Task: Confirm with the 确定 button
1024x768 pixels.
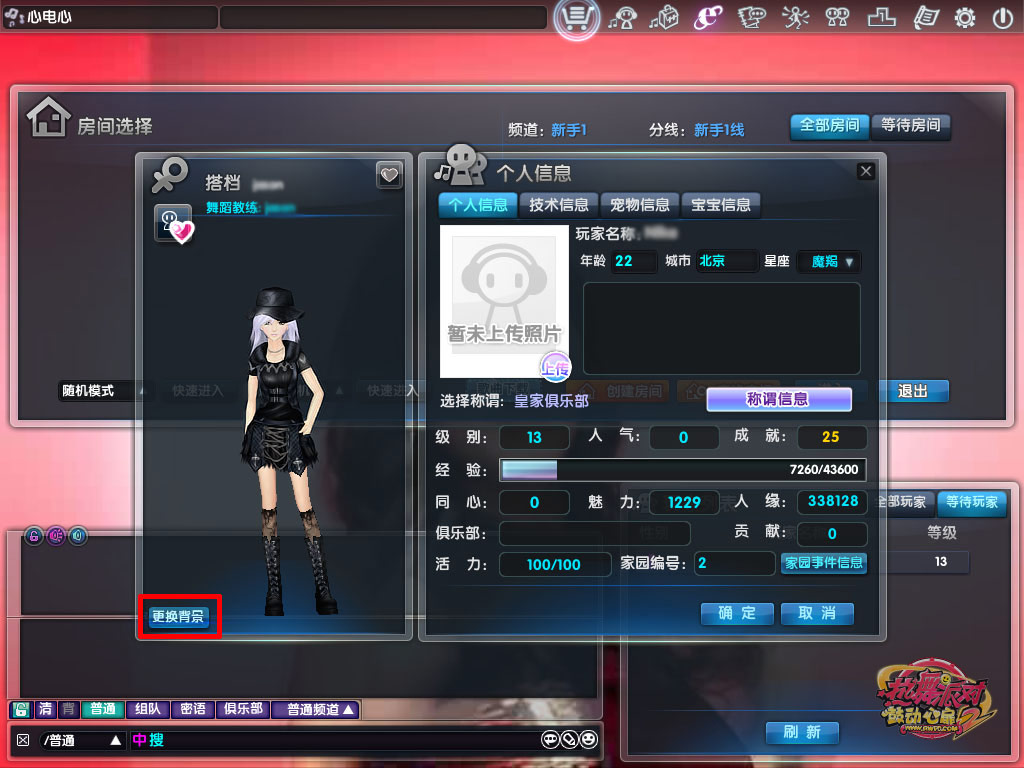Action: (x=737, y=613)
